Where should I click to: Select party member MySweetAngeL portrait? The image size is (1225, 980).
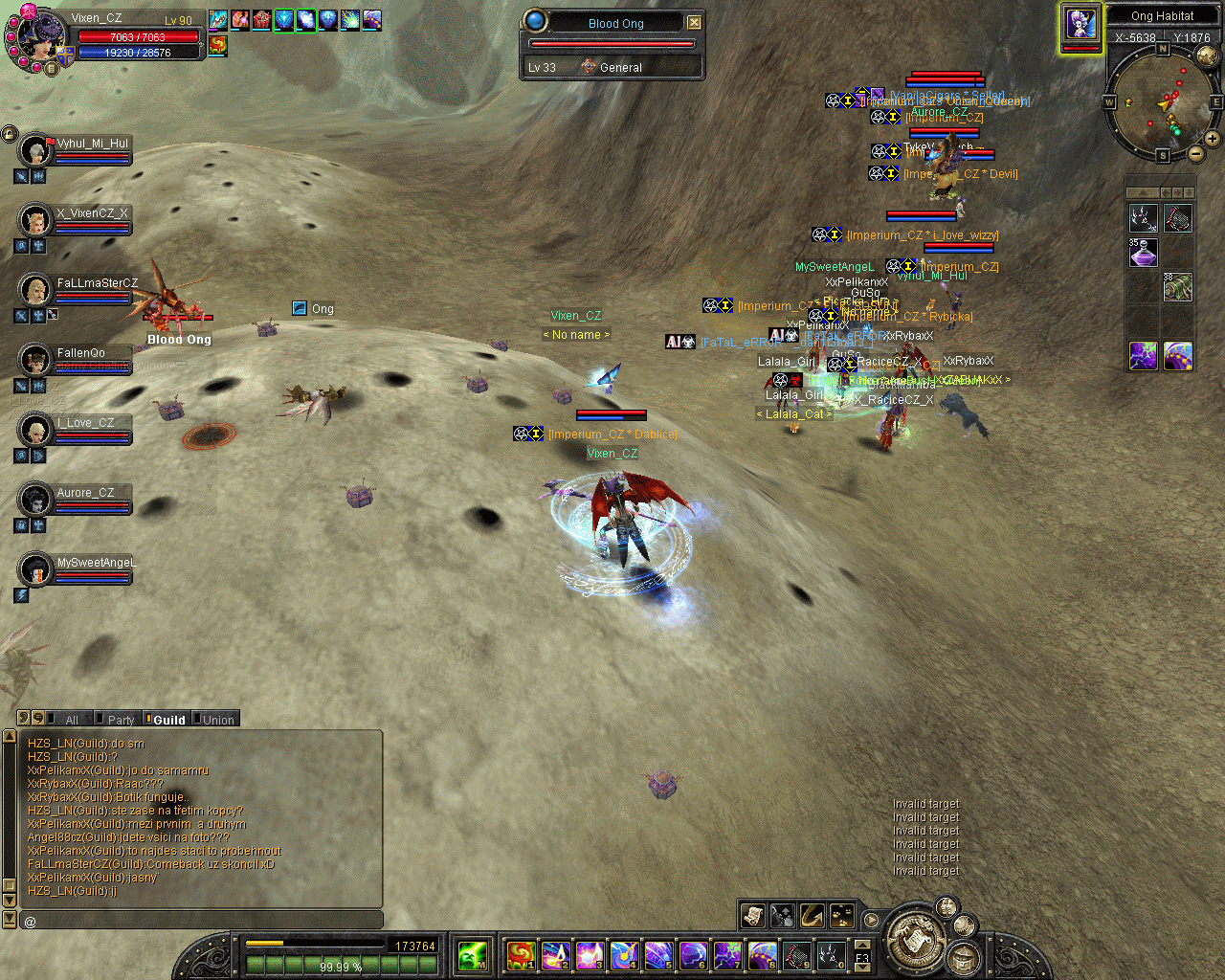[x=35, y=569]
